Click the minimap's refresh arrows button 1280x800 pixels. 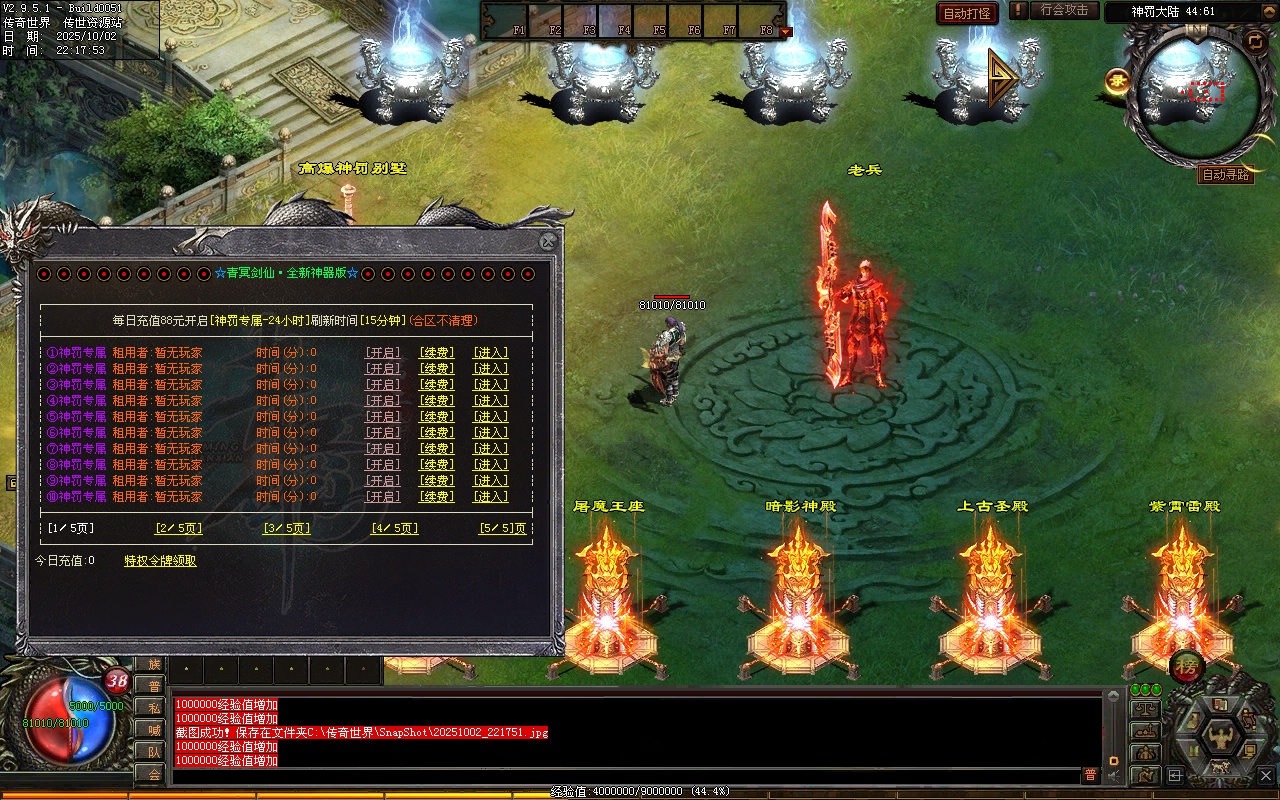click(x=1254, y=41)
